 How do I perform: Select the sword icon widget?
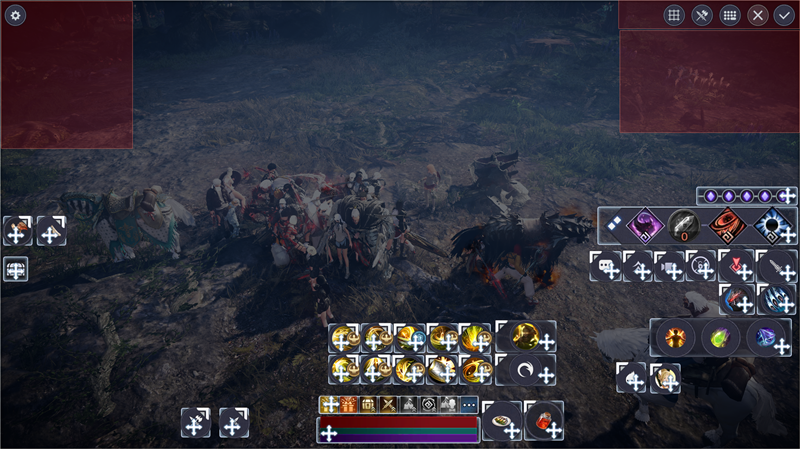(x=777, y=266)
